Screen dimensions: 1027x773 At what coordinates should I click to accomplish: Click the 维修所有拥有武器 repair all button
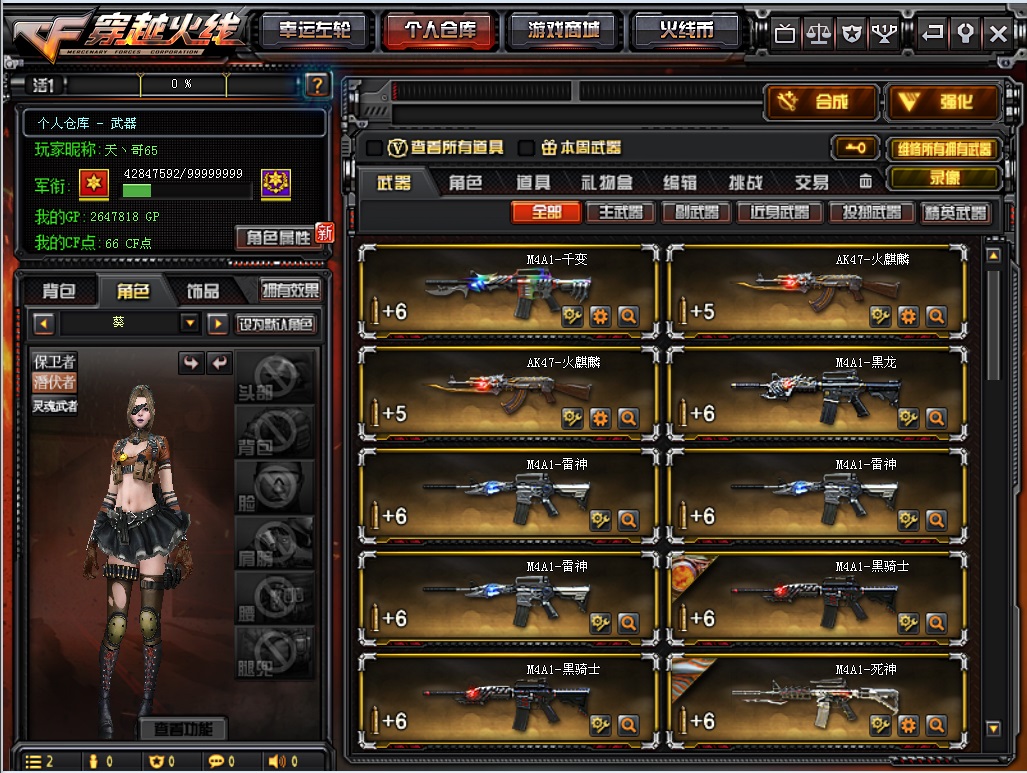tap(944, 149)
